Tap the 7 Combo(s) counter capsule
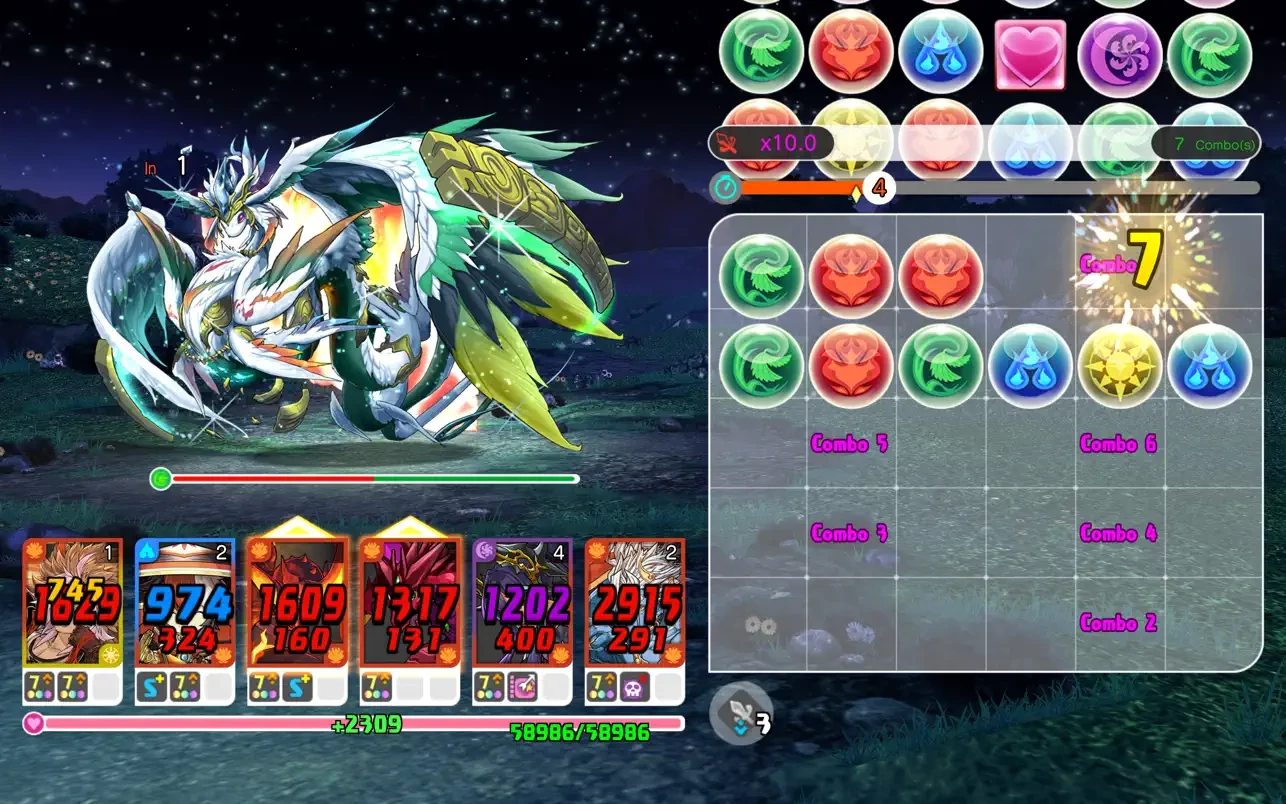Screen dimensions: 1286x804 coord(1206,143)
